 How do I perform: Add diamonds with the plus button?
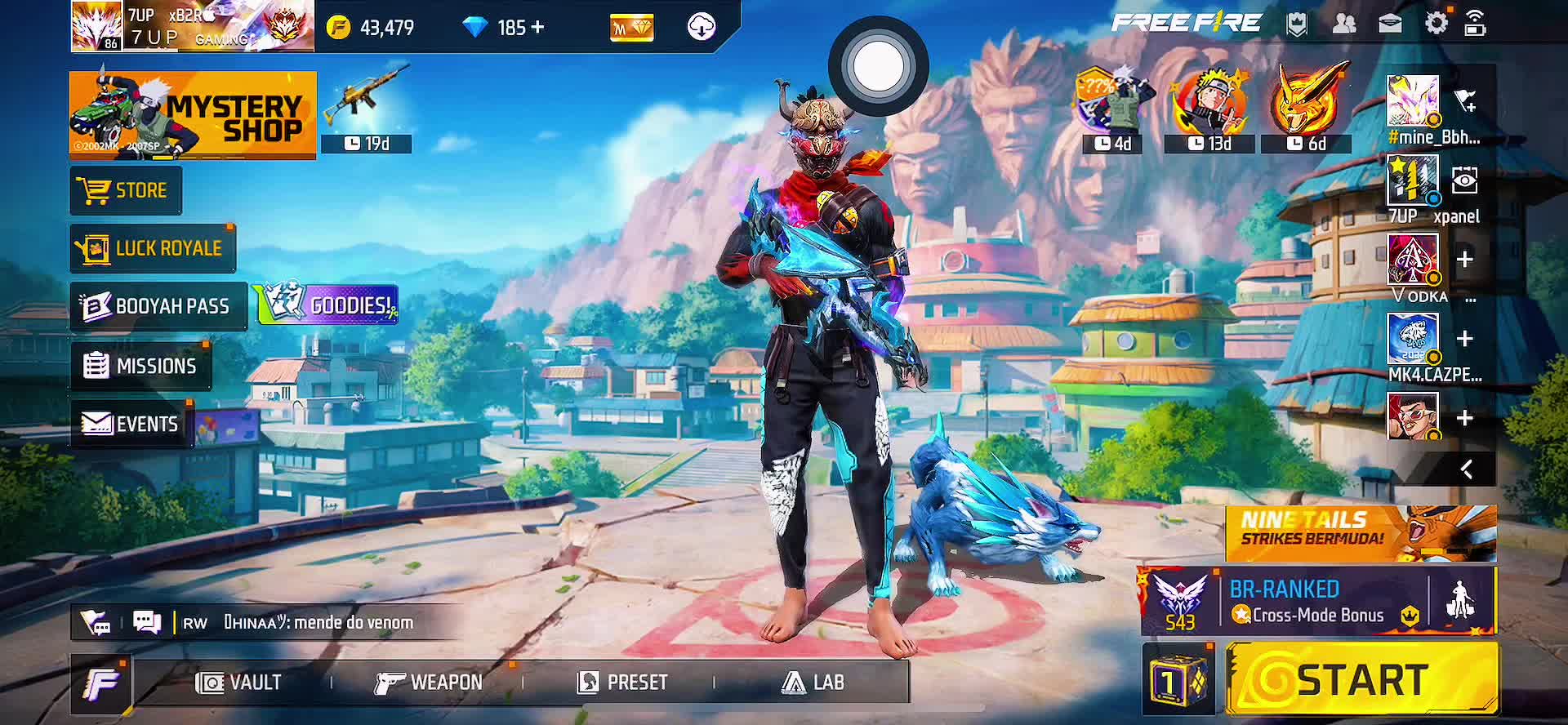537,28
